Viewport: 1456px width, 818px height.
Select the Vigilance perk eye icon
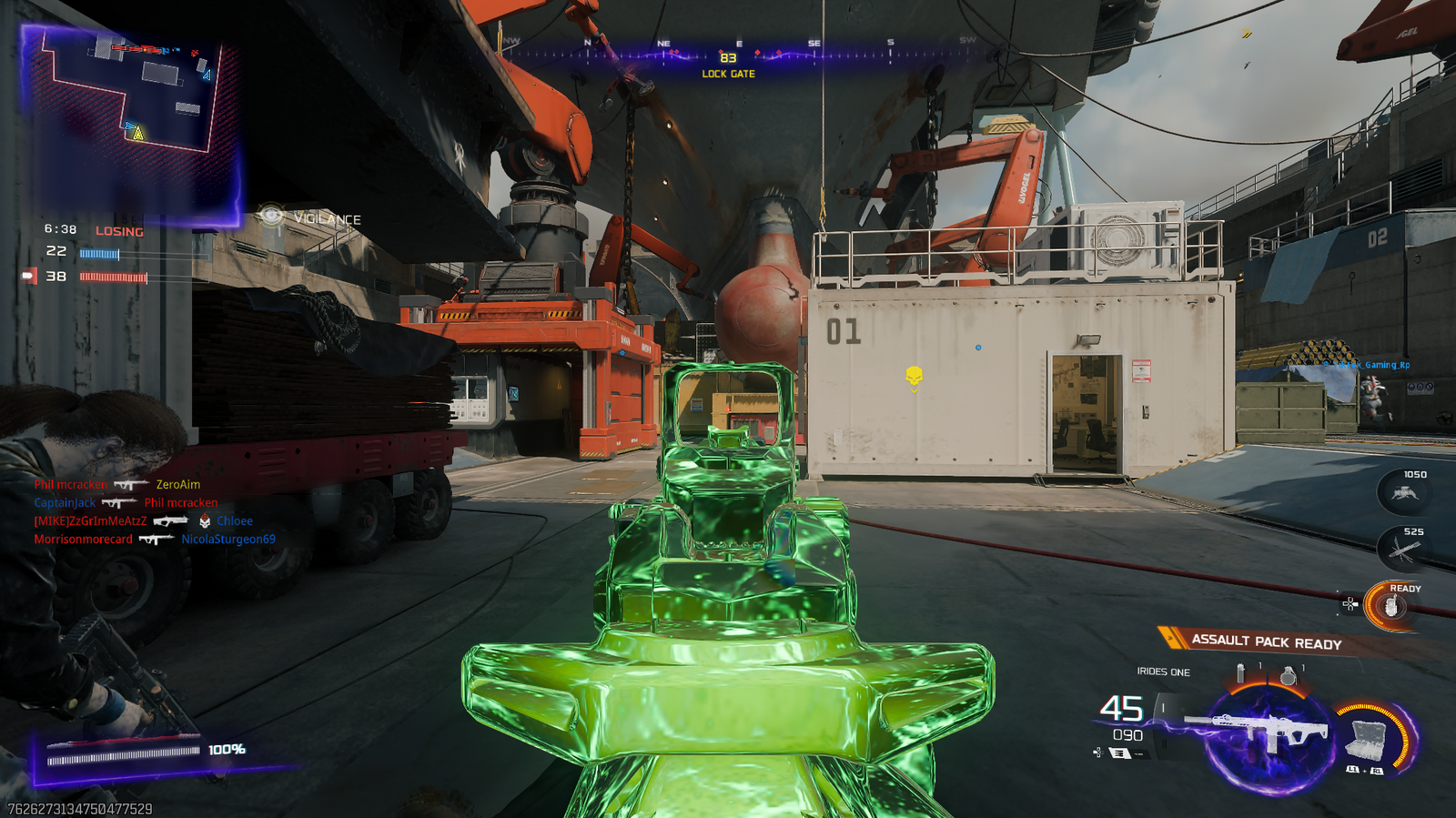point(270,216)
